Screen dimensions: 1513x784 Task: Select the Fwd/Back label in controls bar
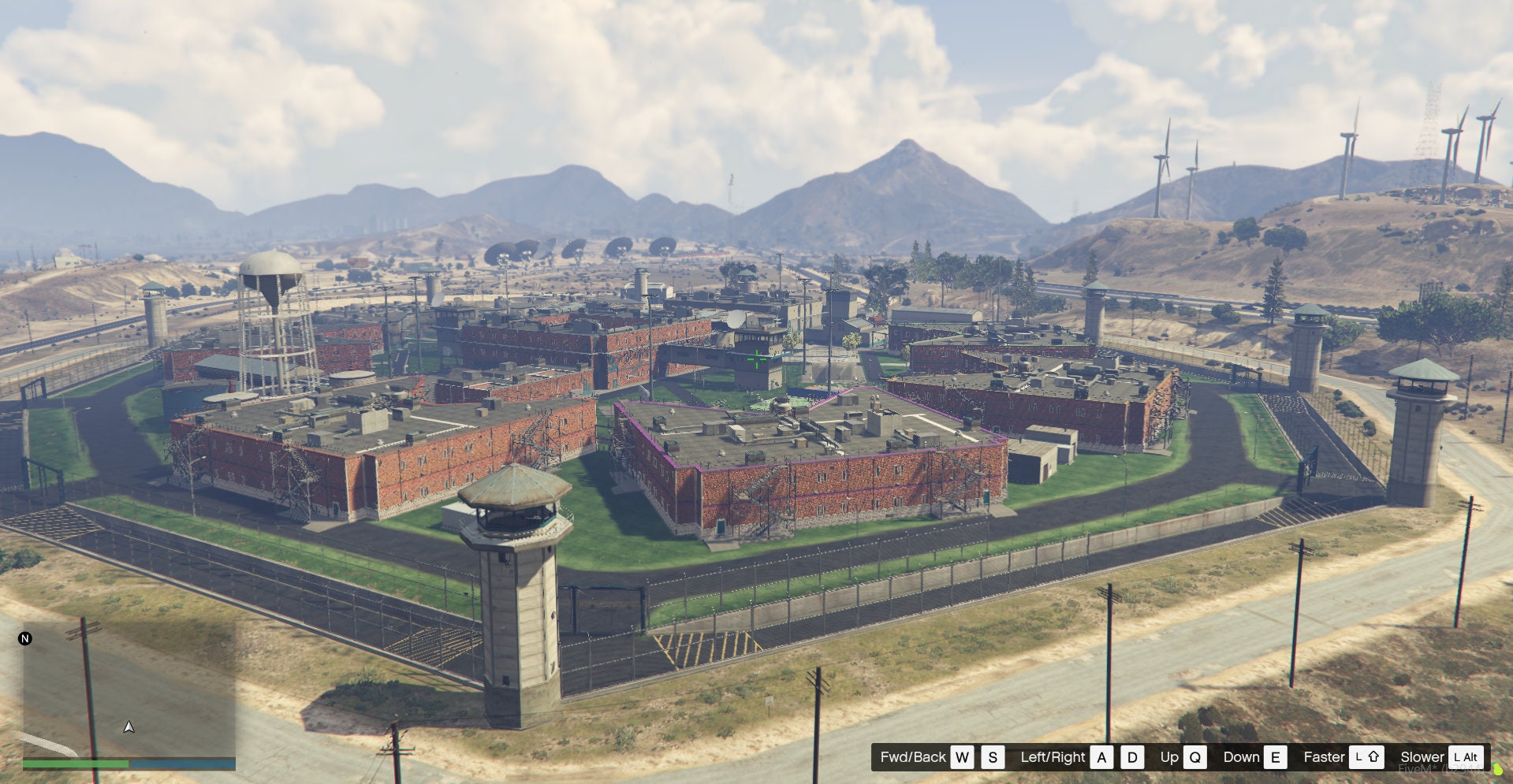click(913, 756)
